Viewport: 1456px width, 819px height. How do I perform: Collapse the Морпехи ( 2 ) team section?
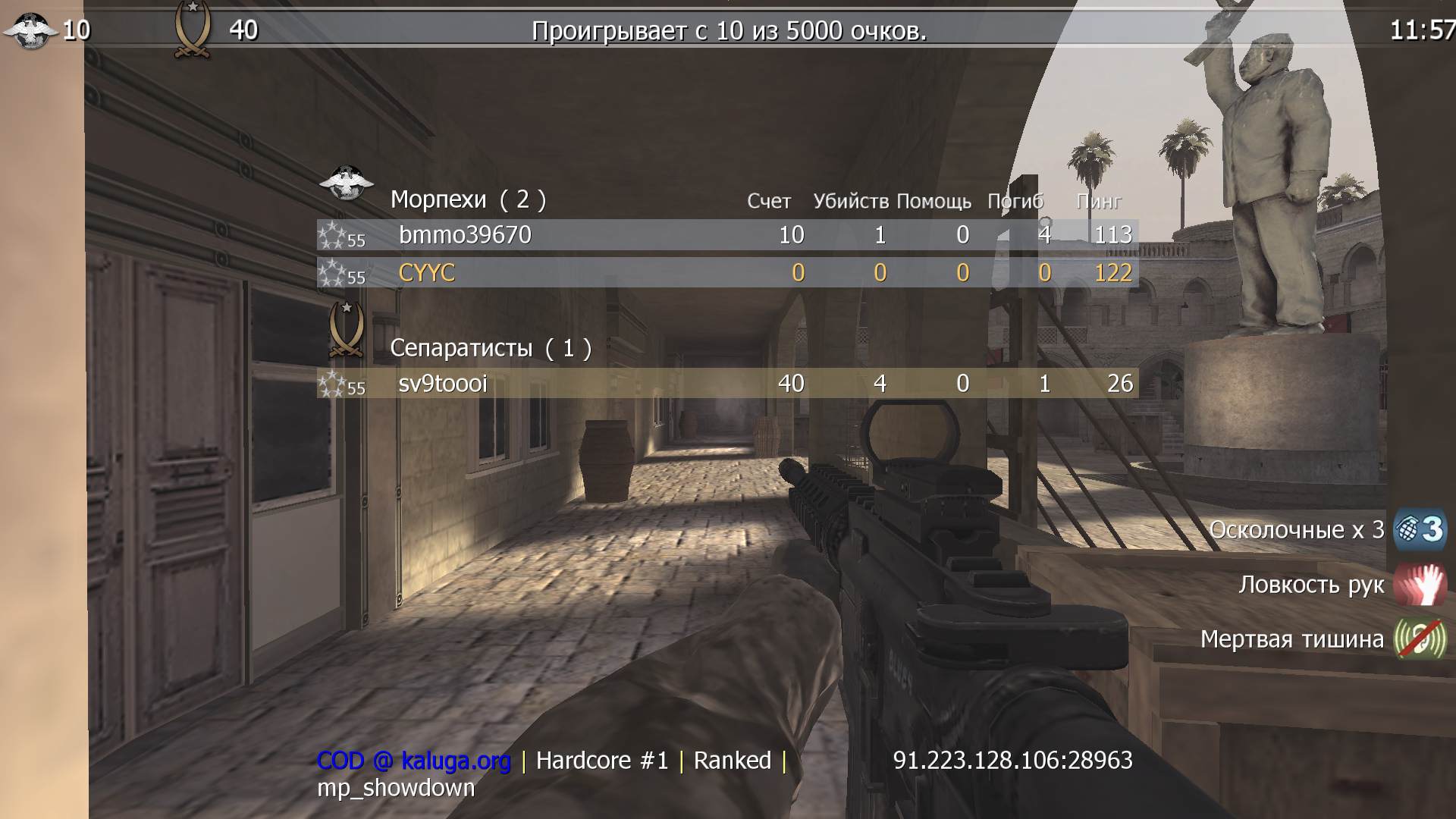point(468,199)
